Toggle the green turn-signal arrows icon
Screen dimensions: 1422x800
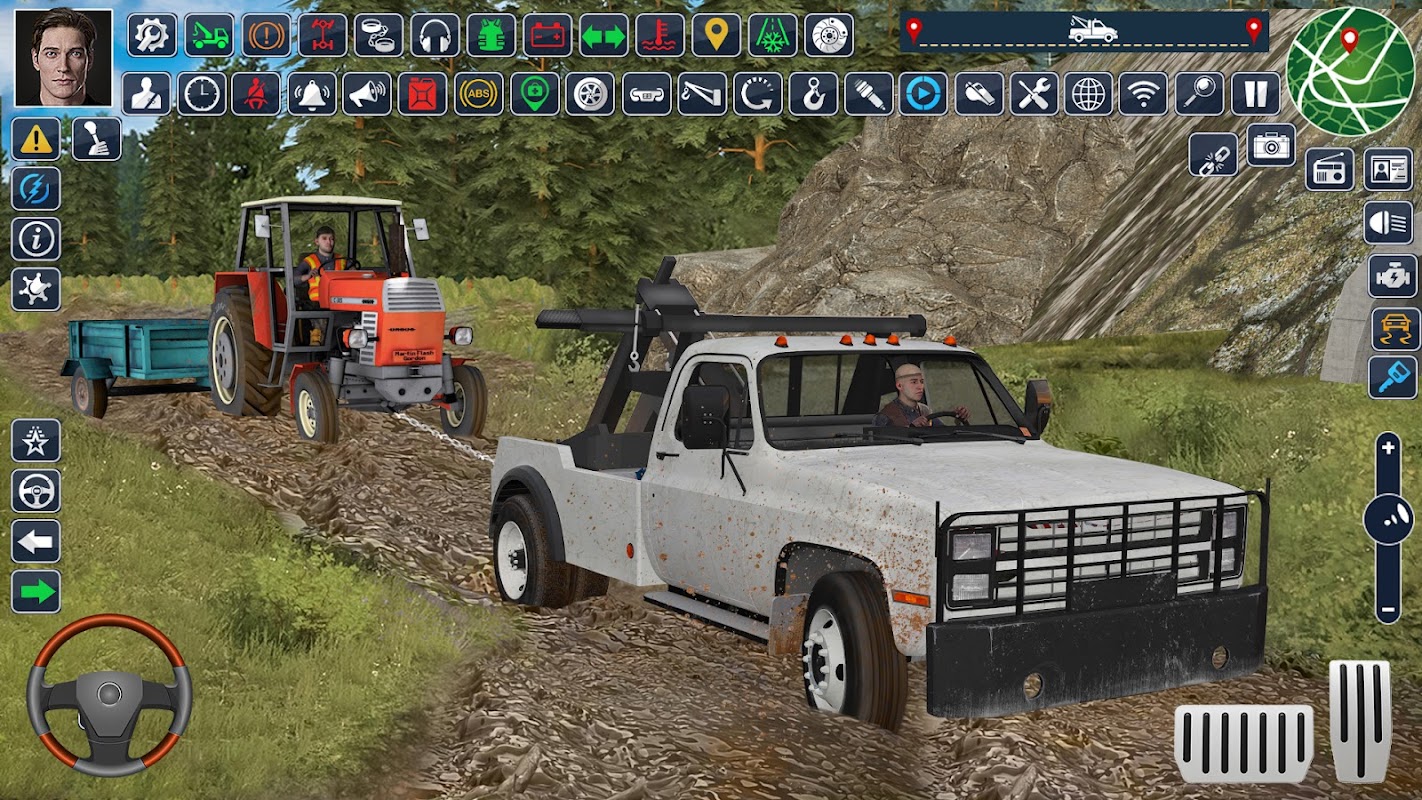pos(604,35)
